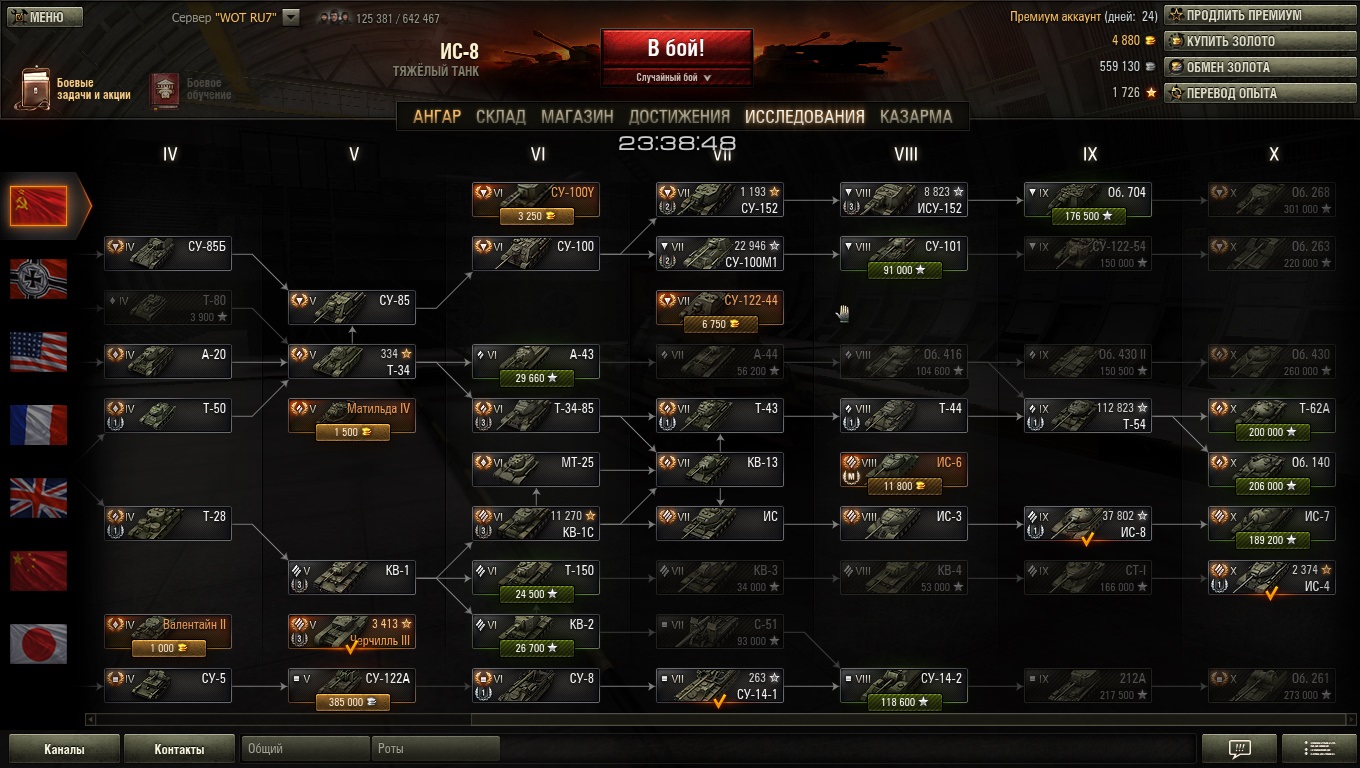The width and height of the screenshot is (1360, 768).
Task: Open the КАЗАРМА tab
Action: tap(916, 116)
